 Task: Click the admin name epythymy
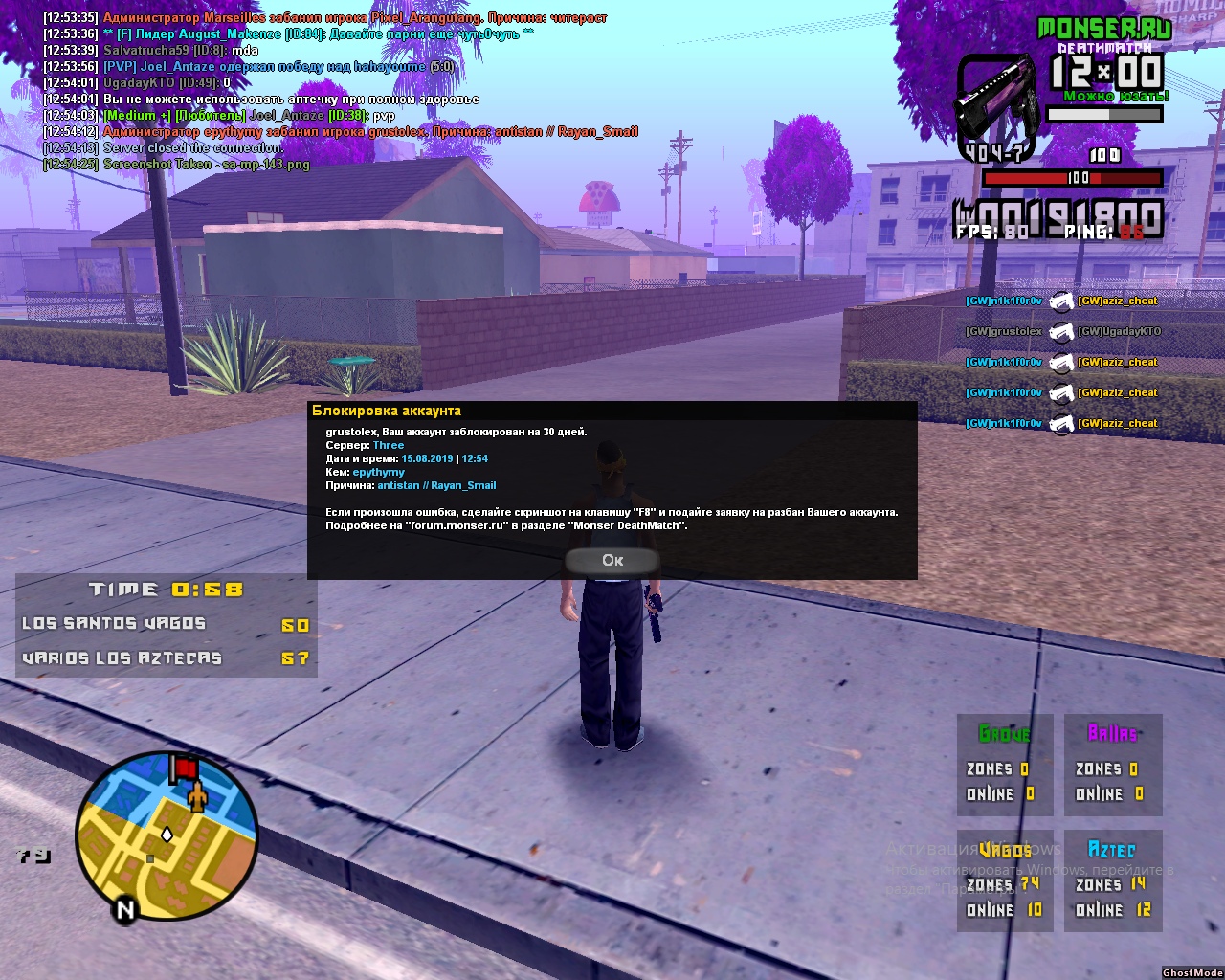coord(378,472)
